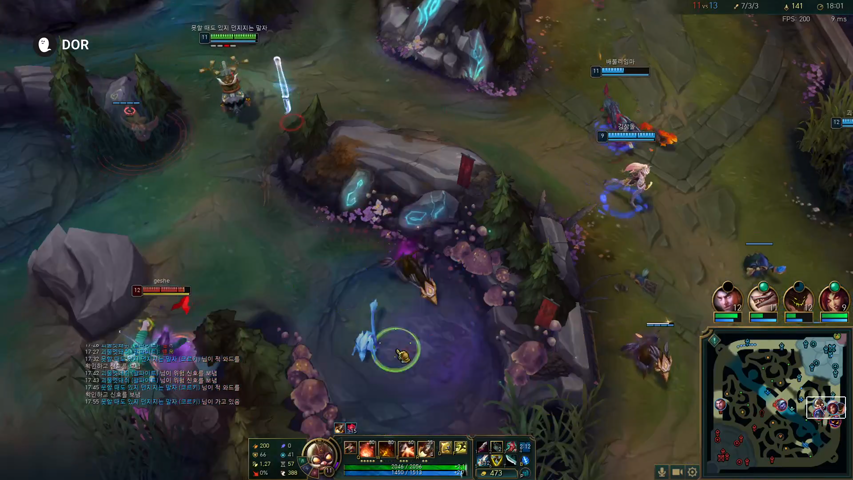Activate the W ability in the skill bar
Screen dimensions: 853x480
(387, 449)
